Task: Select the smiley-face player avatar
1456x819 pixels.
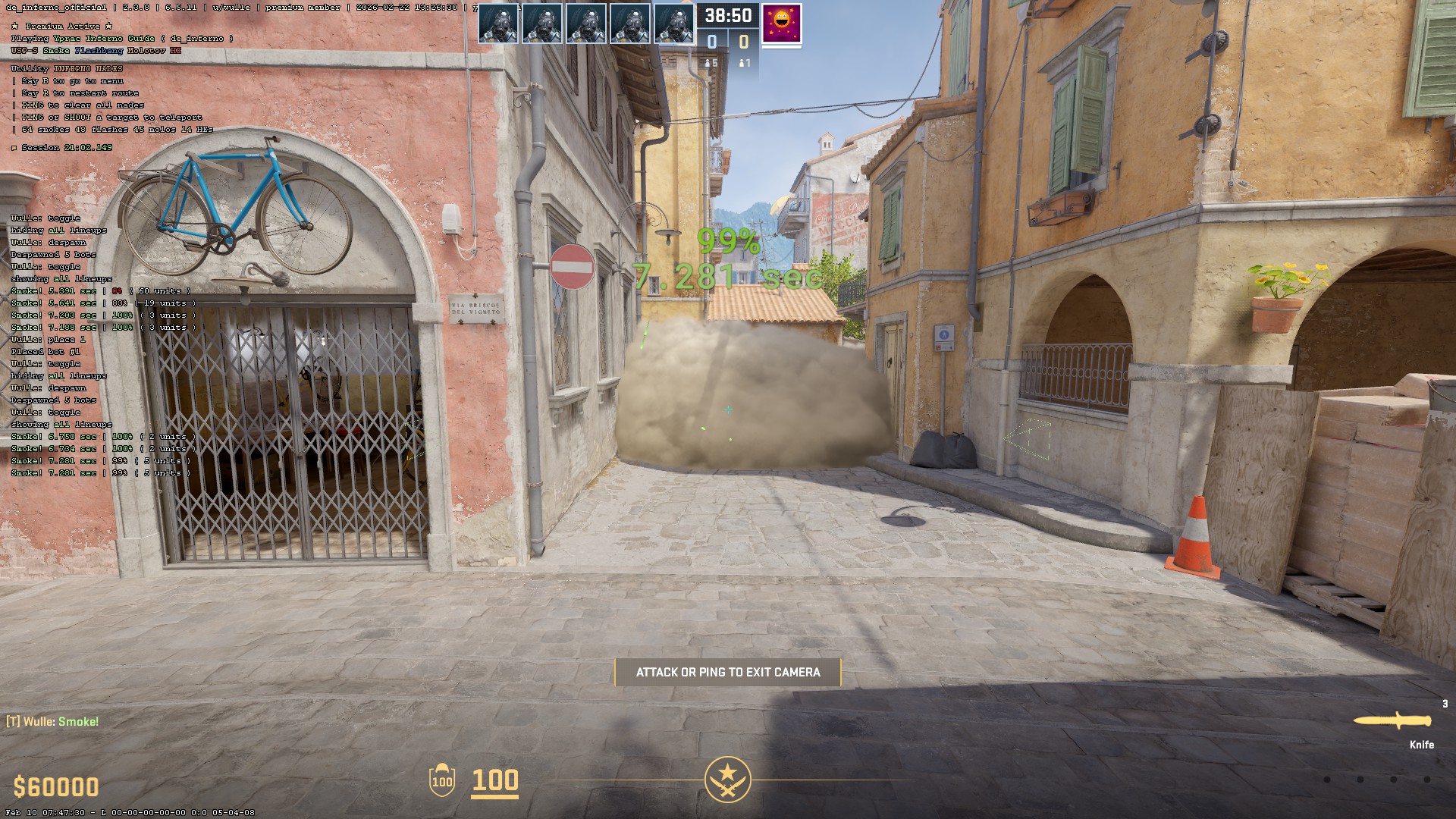Action: 781,24
